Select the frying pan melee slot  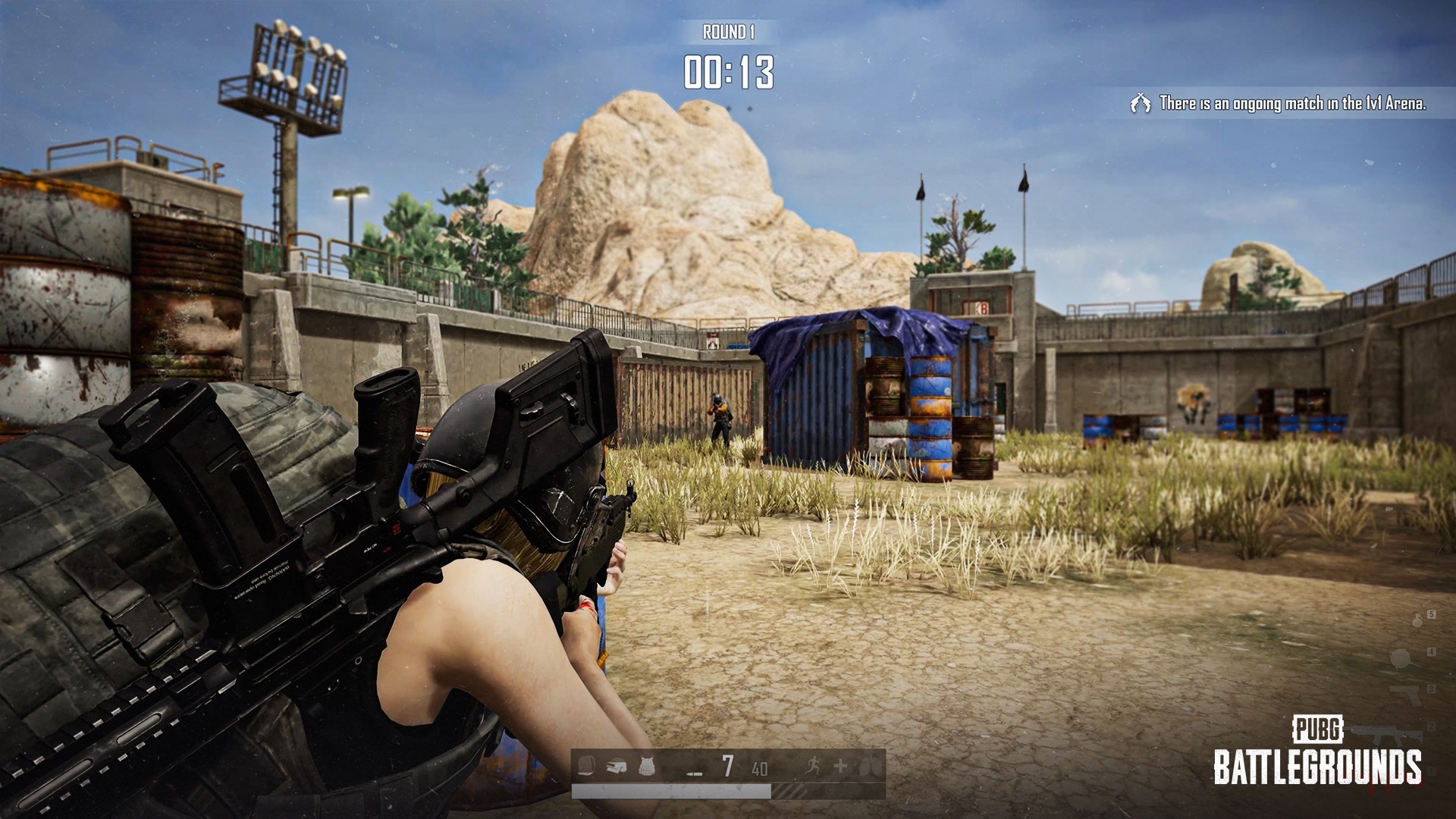[x=1401, y=658]
